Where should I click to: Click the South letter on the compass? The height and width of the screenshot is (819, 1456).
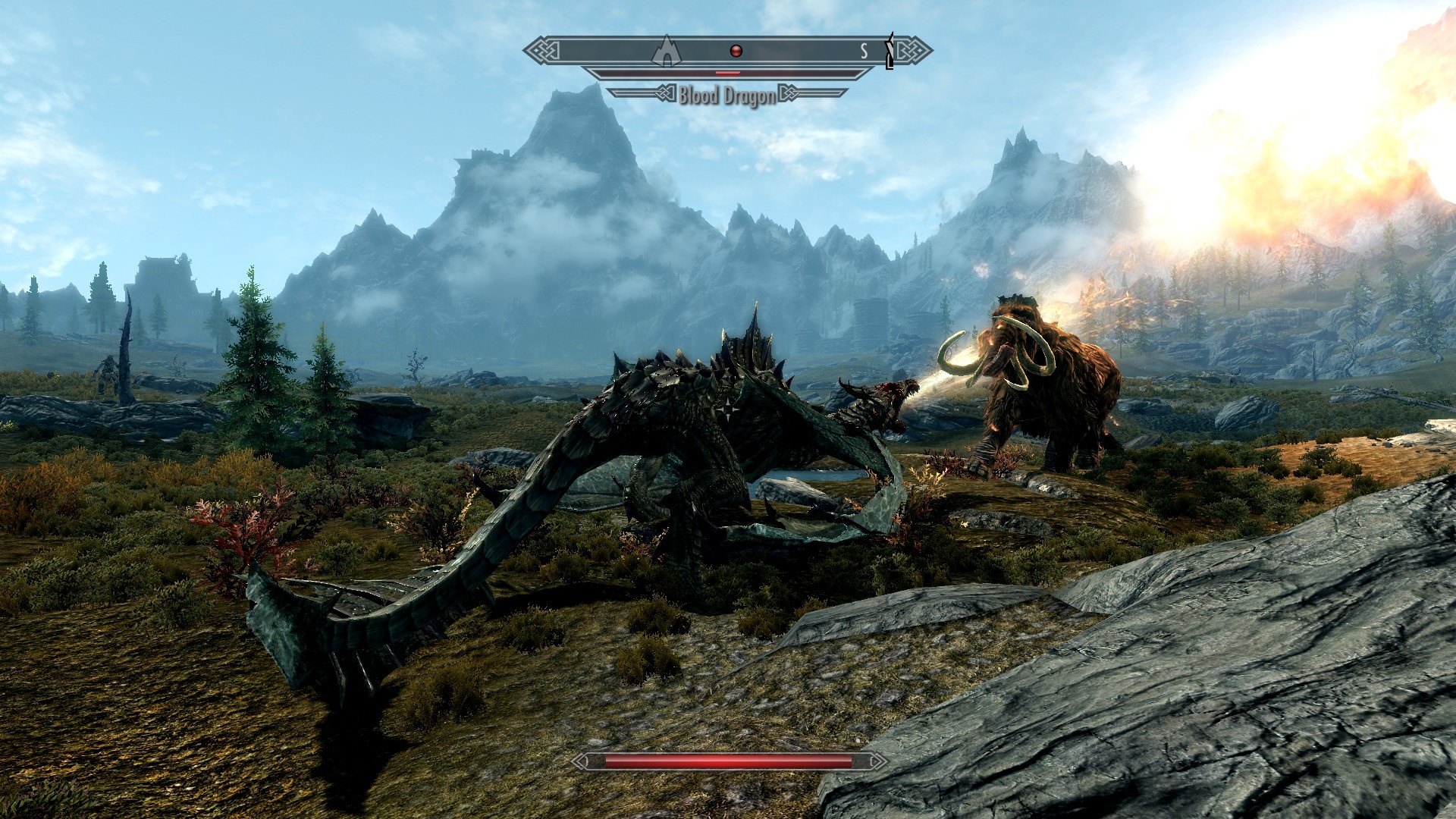click(x=864, y=51)
